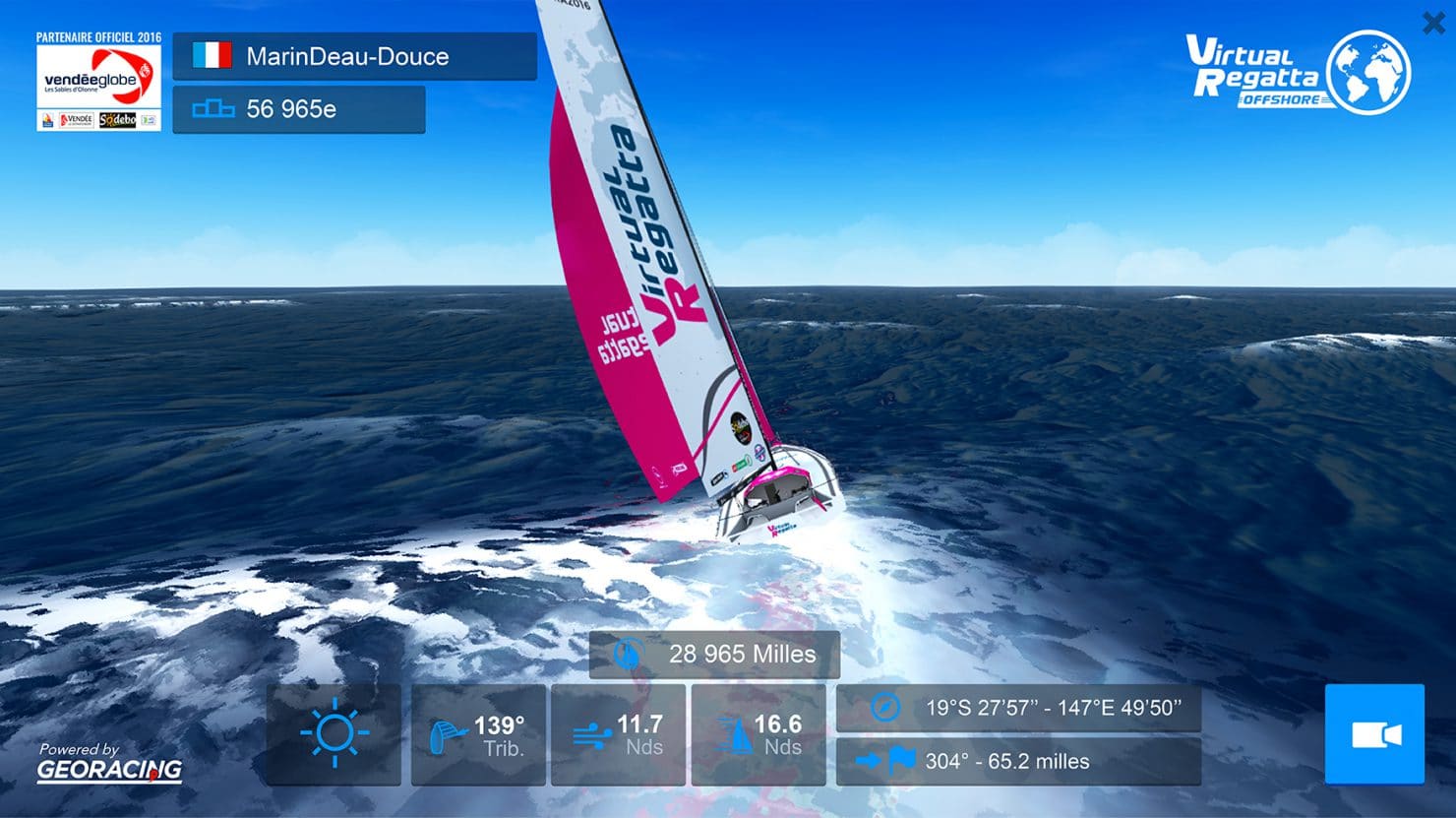Open the MarinDeau-Douce player name panel
This screenshot has height=818, width=1456.
(354, 56)
